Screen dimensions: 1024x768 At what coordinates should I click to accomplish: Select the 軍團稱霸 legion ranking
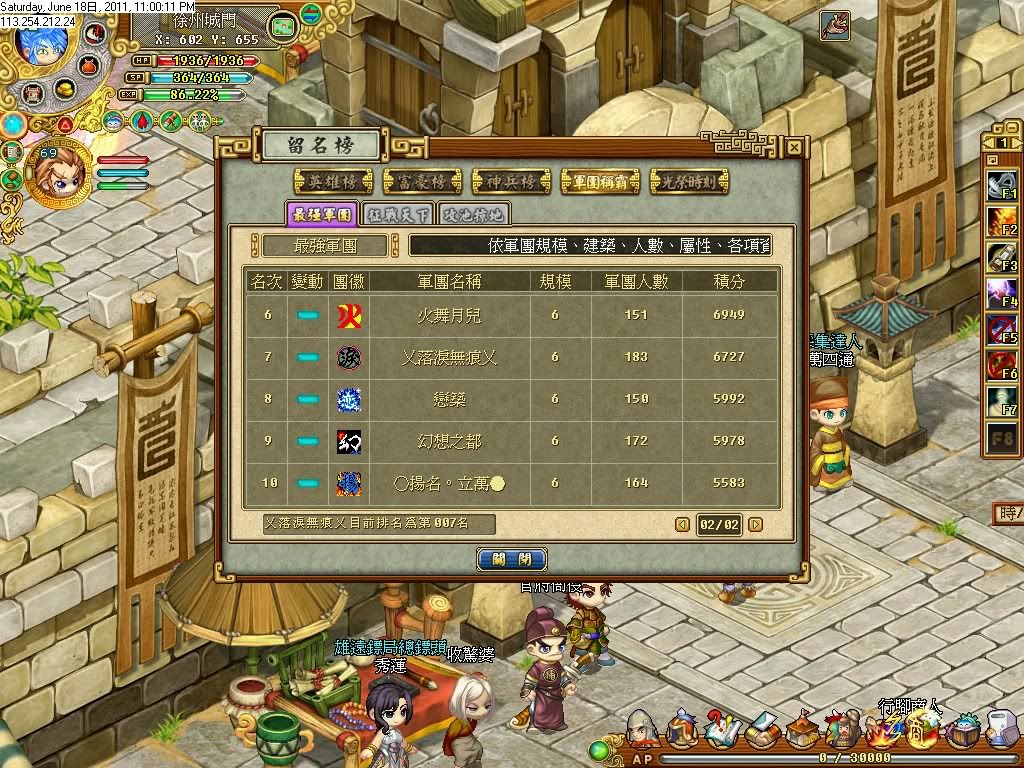point(599,181)
